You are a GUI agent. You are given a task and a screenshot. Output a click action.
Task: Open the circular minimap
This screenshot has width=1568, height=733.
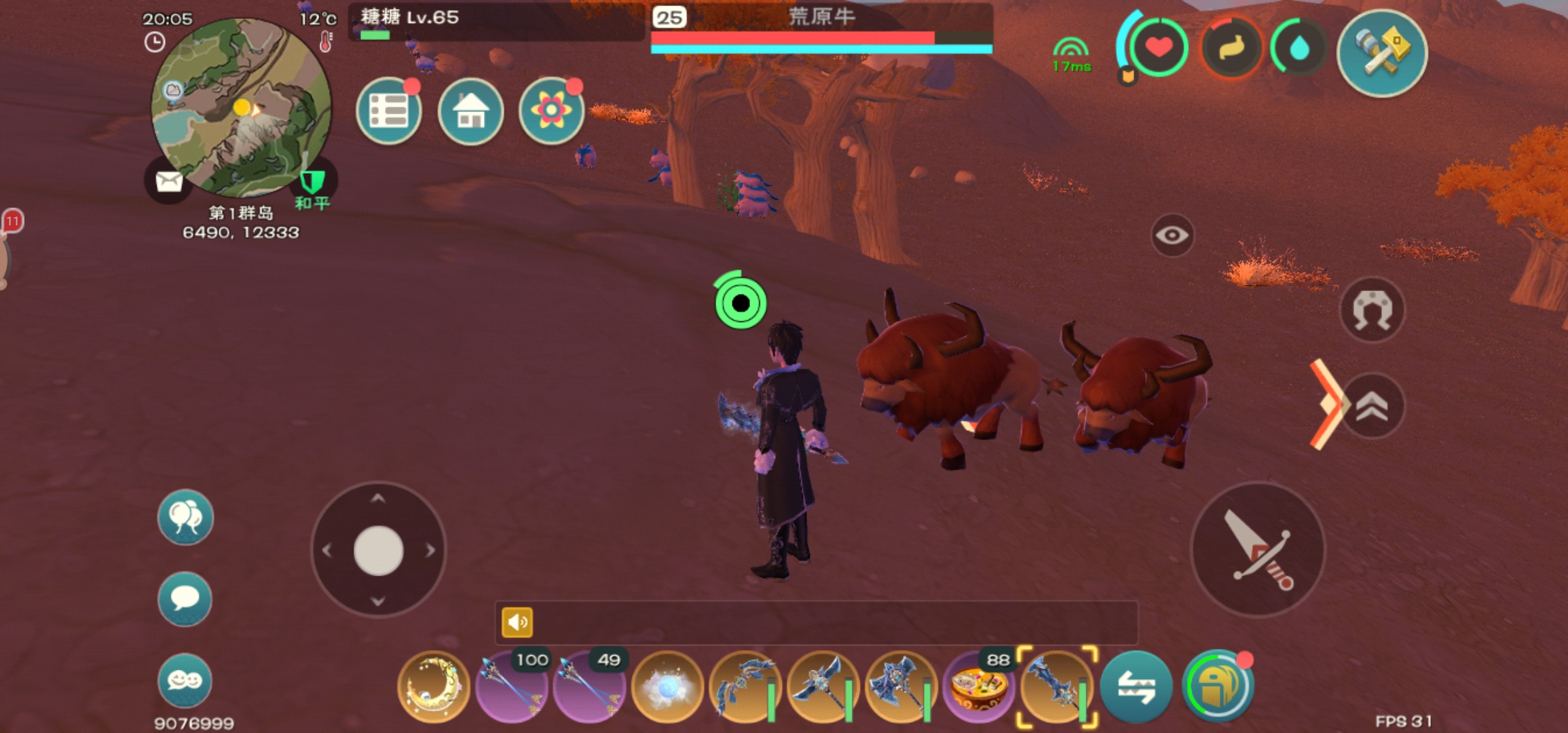click(241, 107)
